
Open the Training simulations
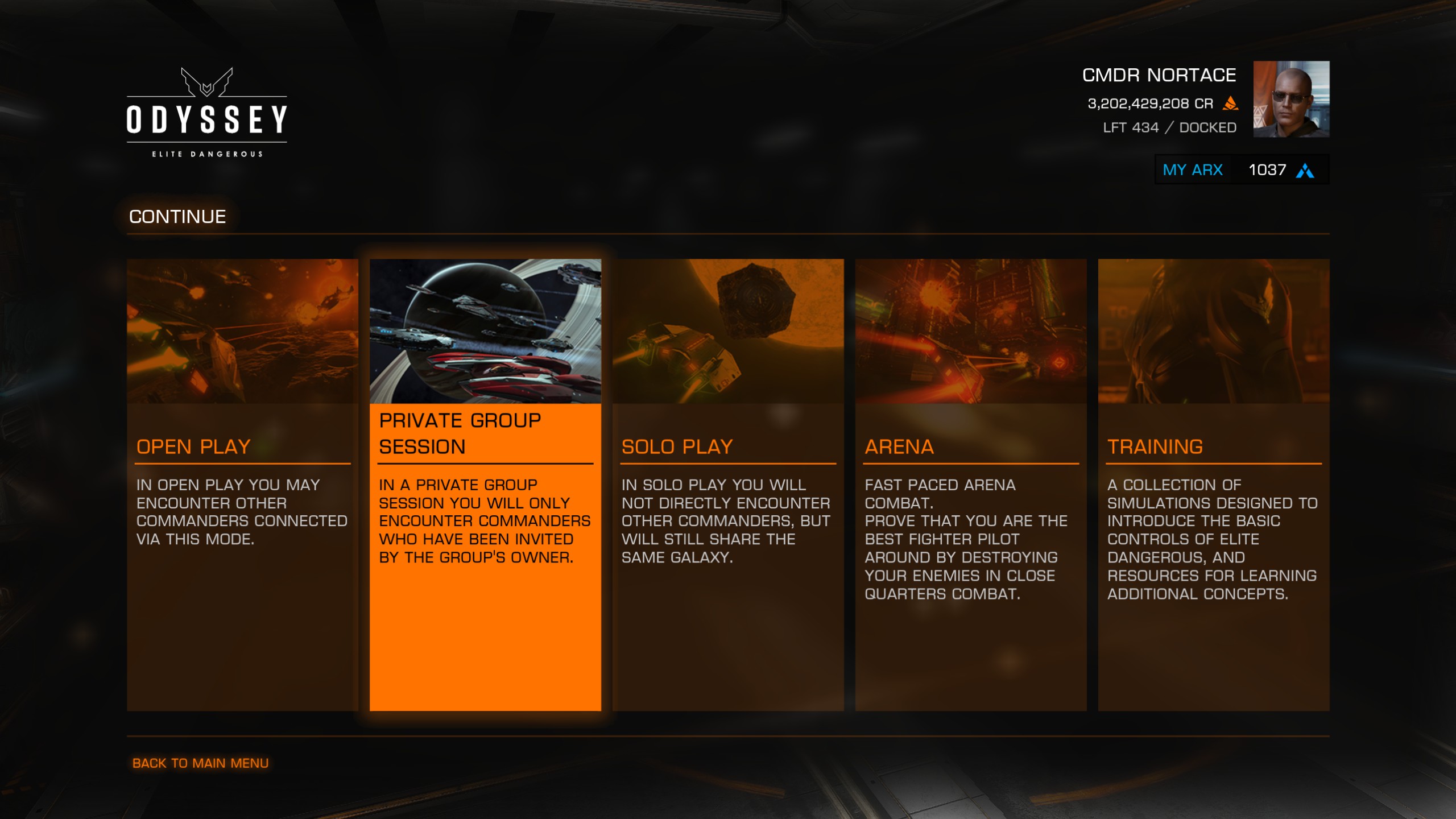point(1213,484)
